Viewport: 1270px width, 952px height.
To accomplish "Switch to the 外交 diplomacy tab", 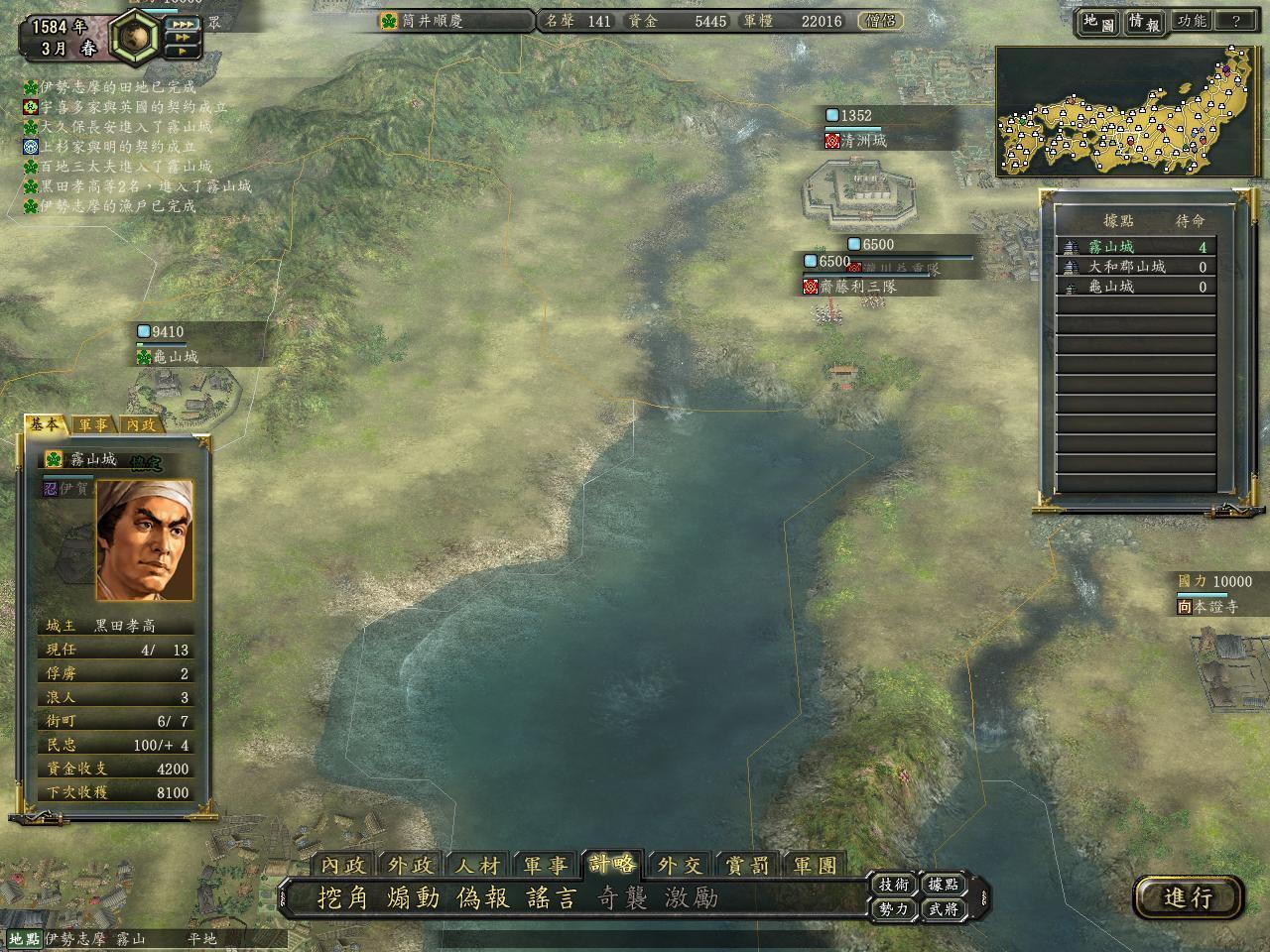I will [x=680, y=866].
